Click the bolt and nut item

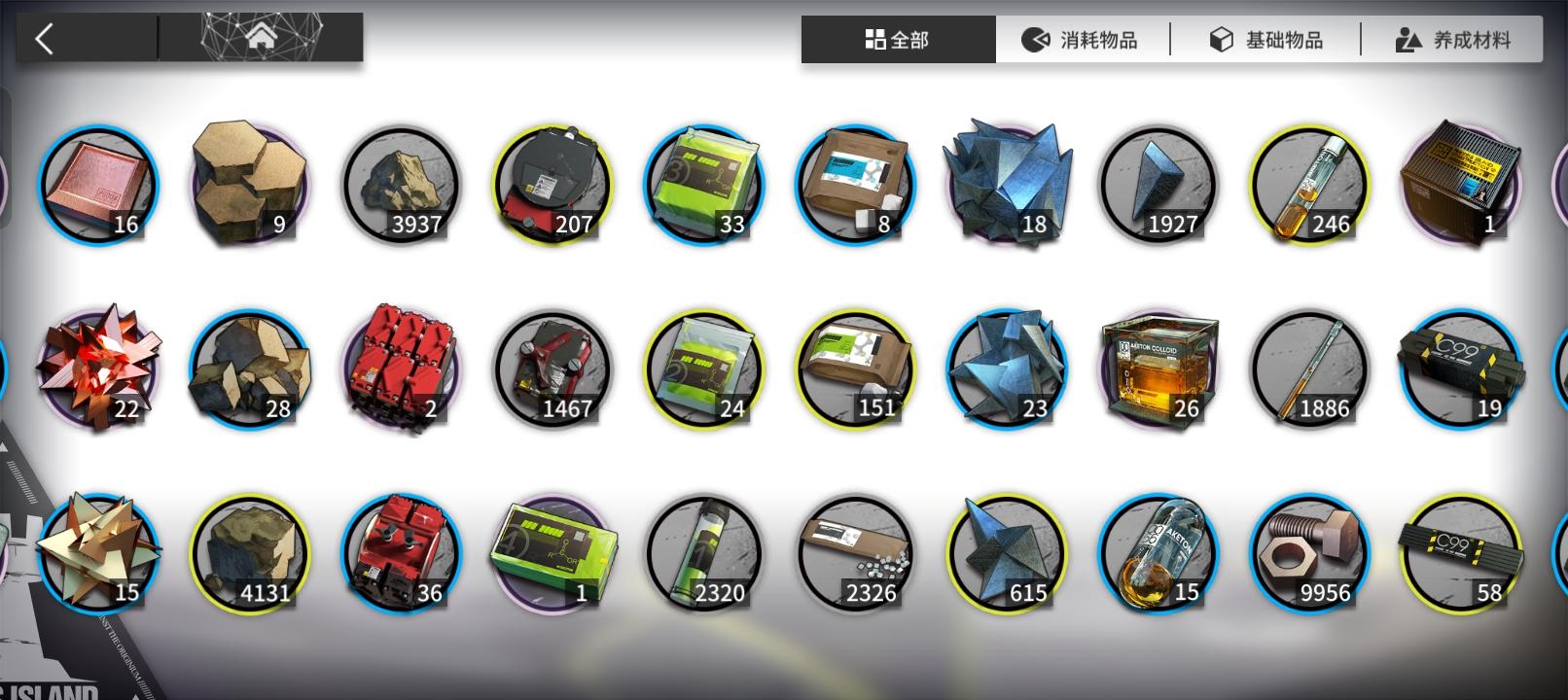1308,551
